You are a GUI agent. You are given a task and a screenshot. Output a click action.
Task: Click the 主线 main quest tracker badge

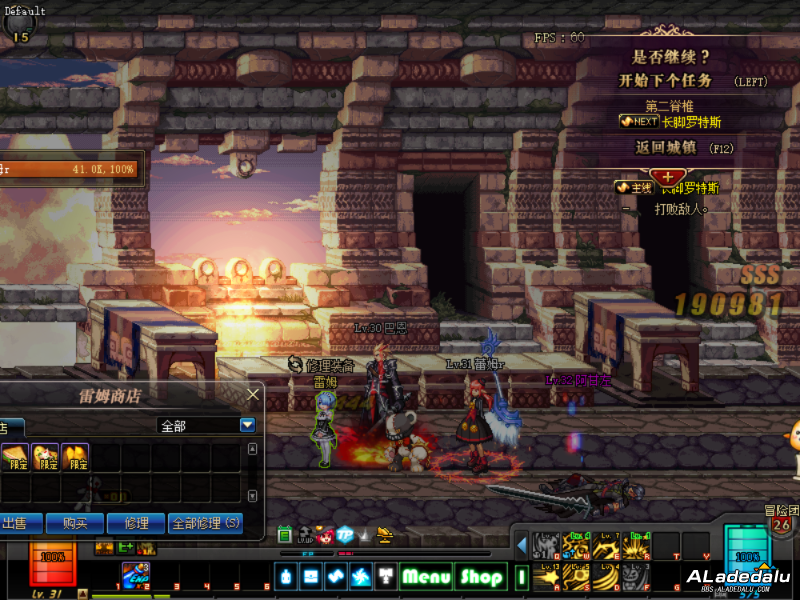(634, 187)
